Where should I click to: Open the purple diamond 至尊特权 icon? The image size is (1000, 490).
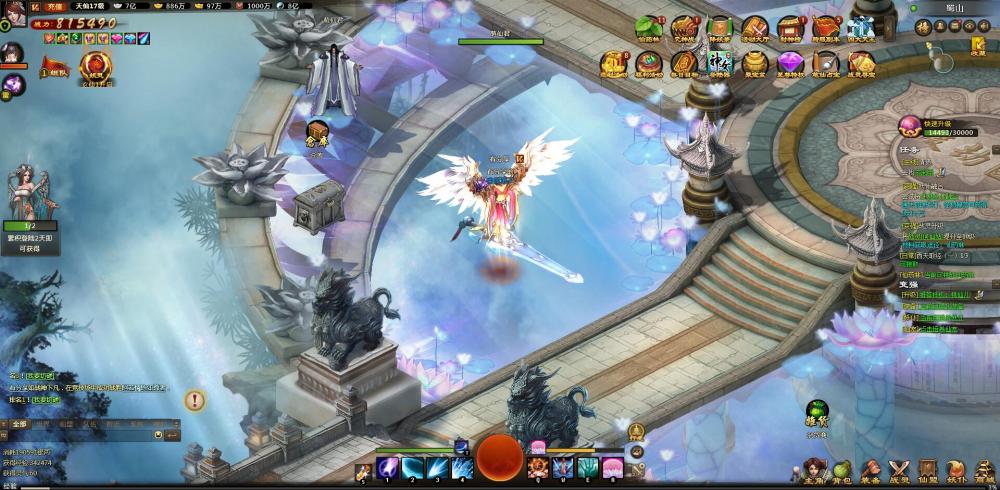point(790,64)
